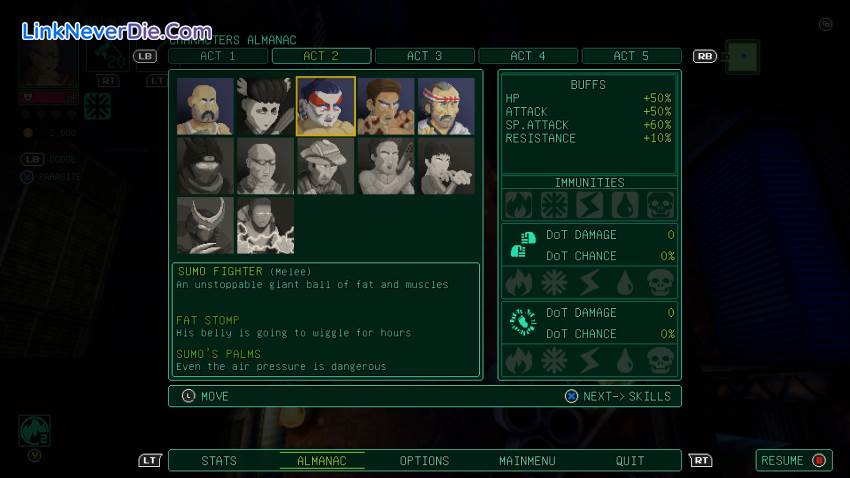Pick the masked ninja portrait

click(205, 166)
